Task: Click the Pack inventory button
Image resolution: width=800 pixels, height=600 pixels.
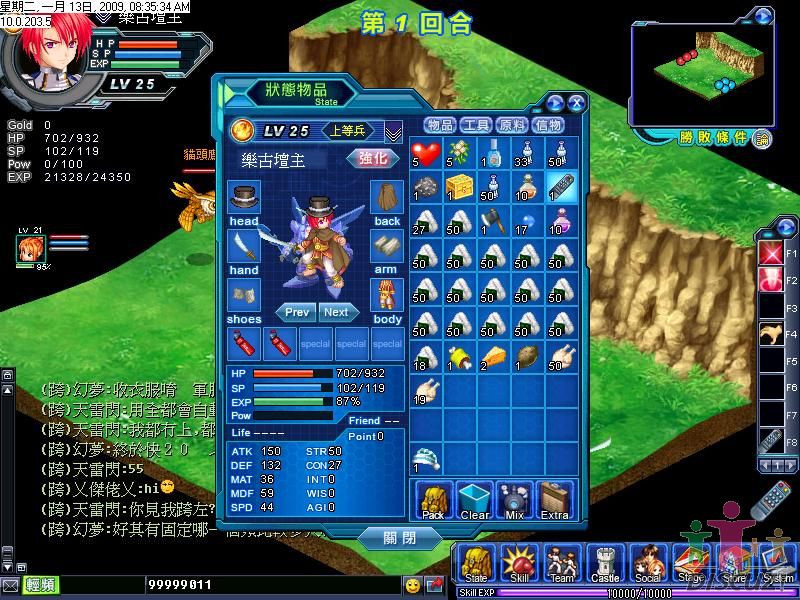Action: pyautogui.click(x=433, y=501)
